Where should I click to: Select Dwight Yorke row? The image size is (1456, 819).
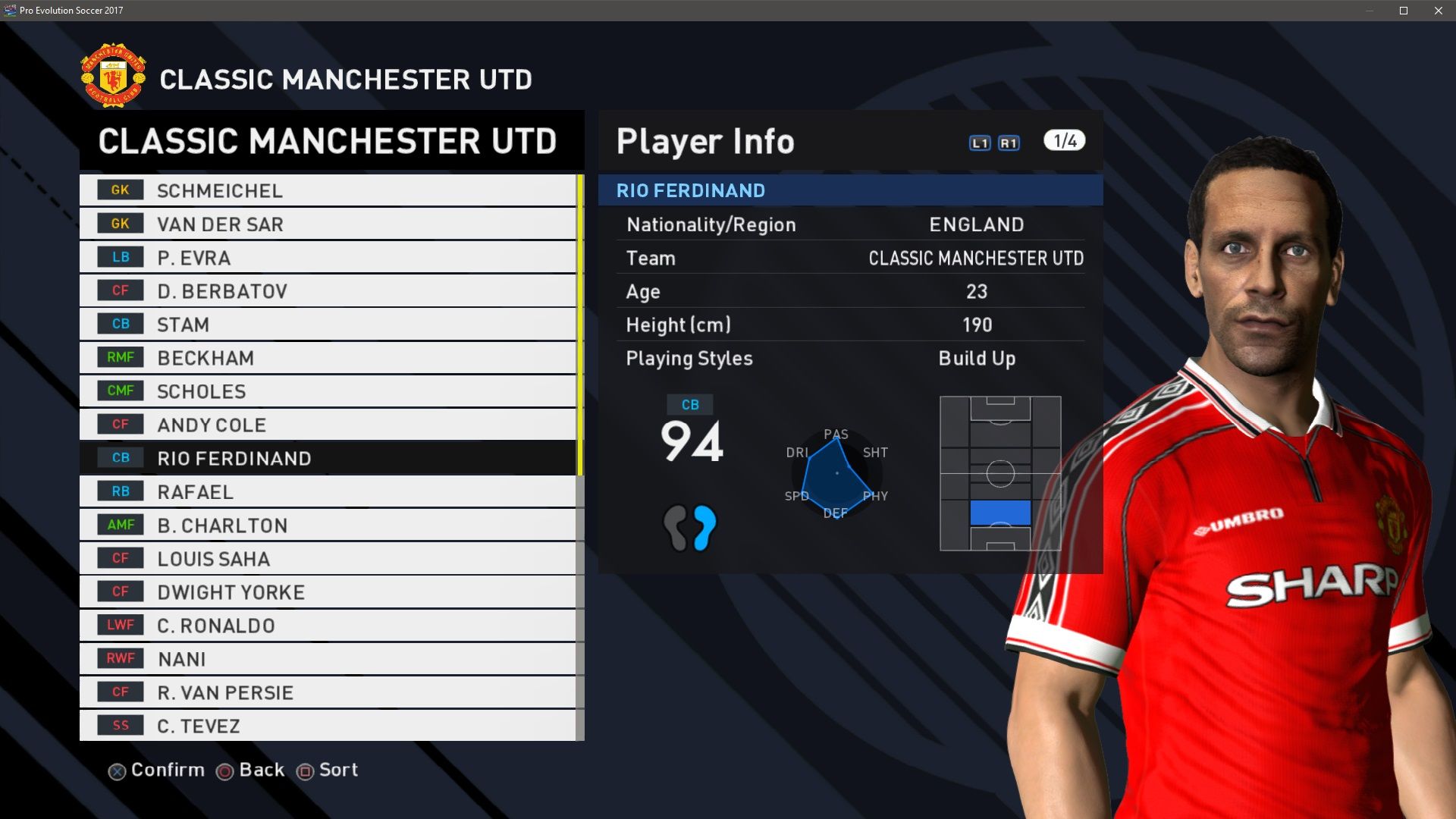coord(328,591)
